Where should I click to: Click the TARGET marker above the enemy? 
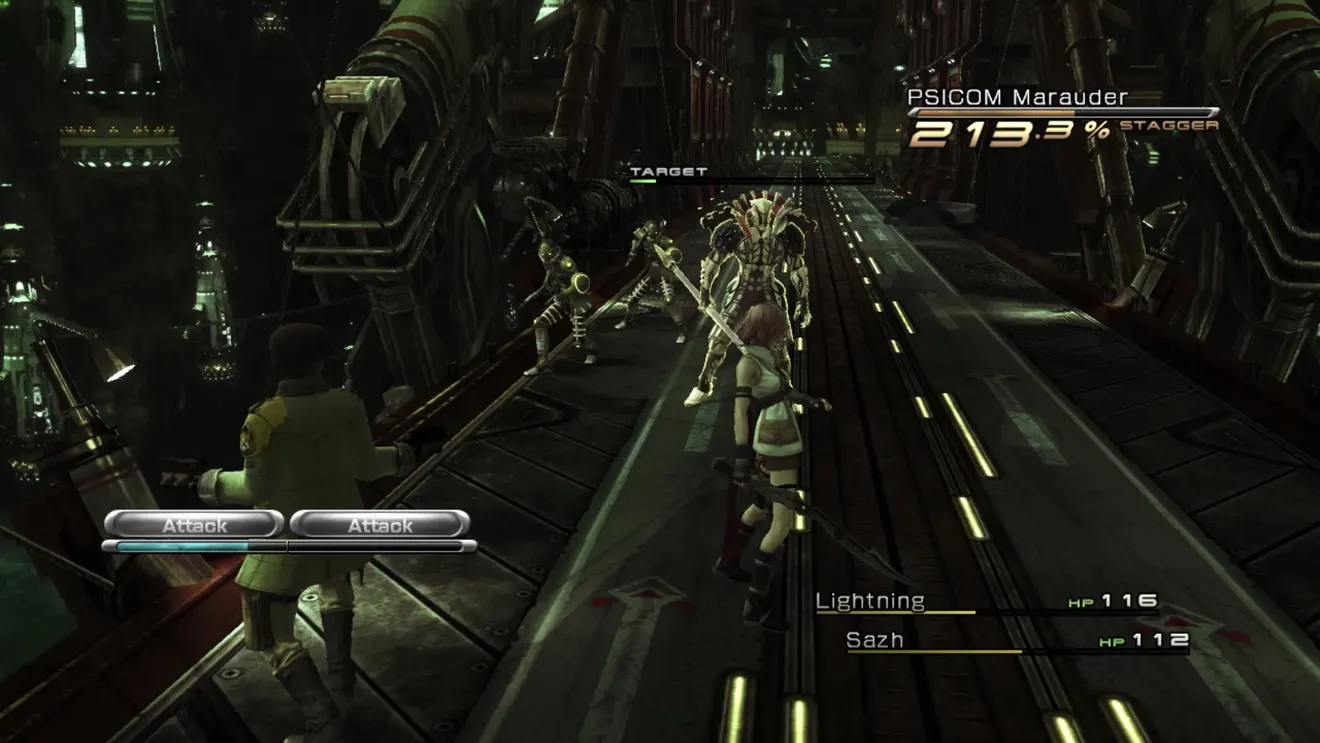pyautogui.click(x=668, y=172)
